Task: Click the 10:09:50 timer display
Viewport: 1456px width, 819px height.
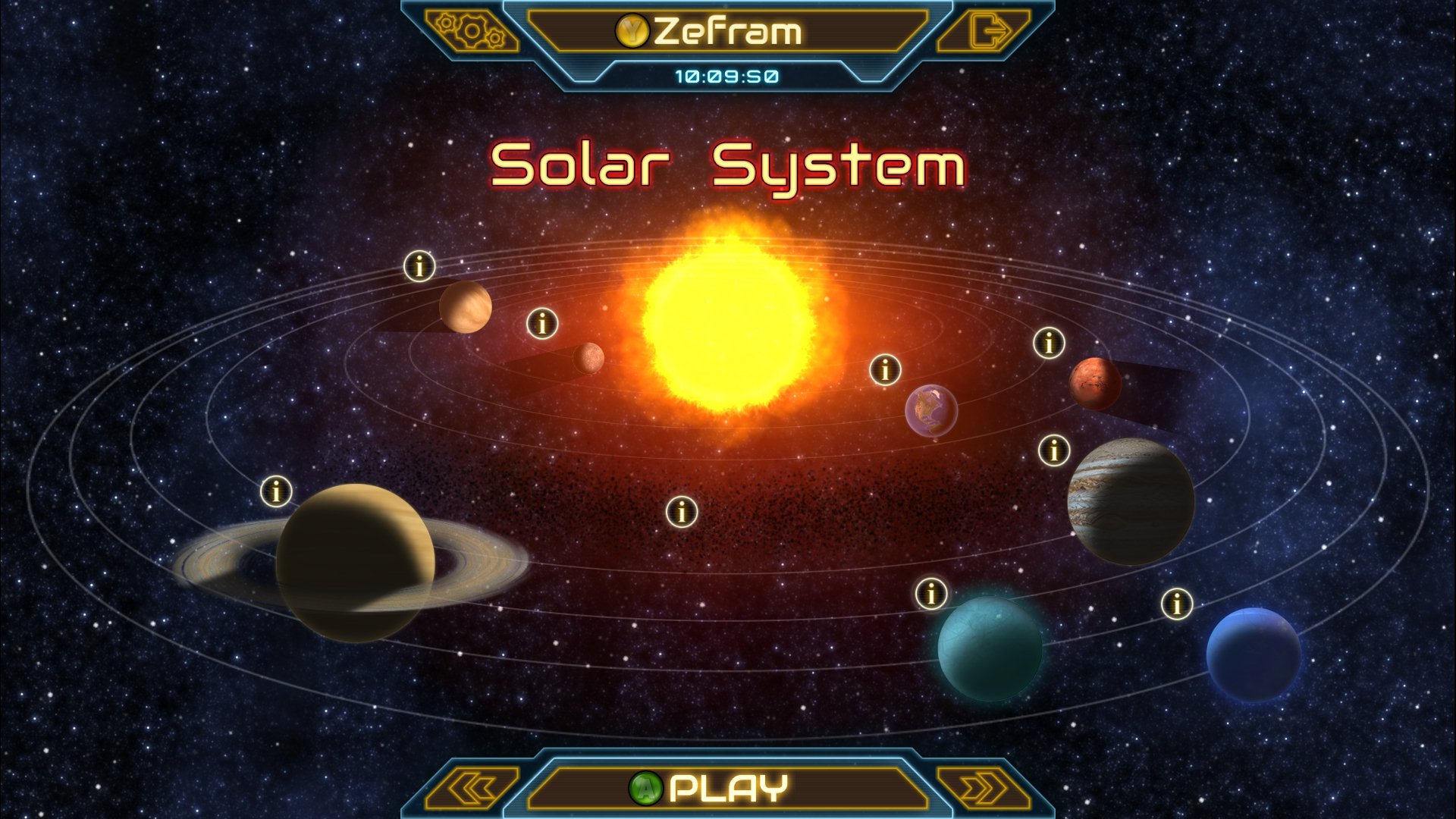Action: point(726,75)
